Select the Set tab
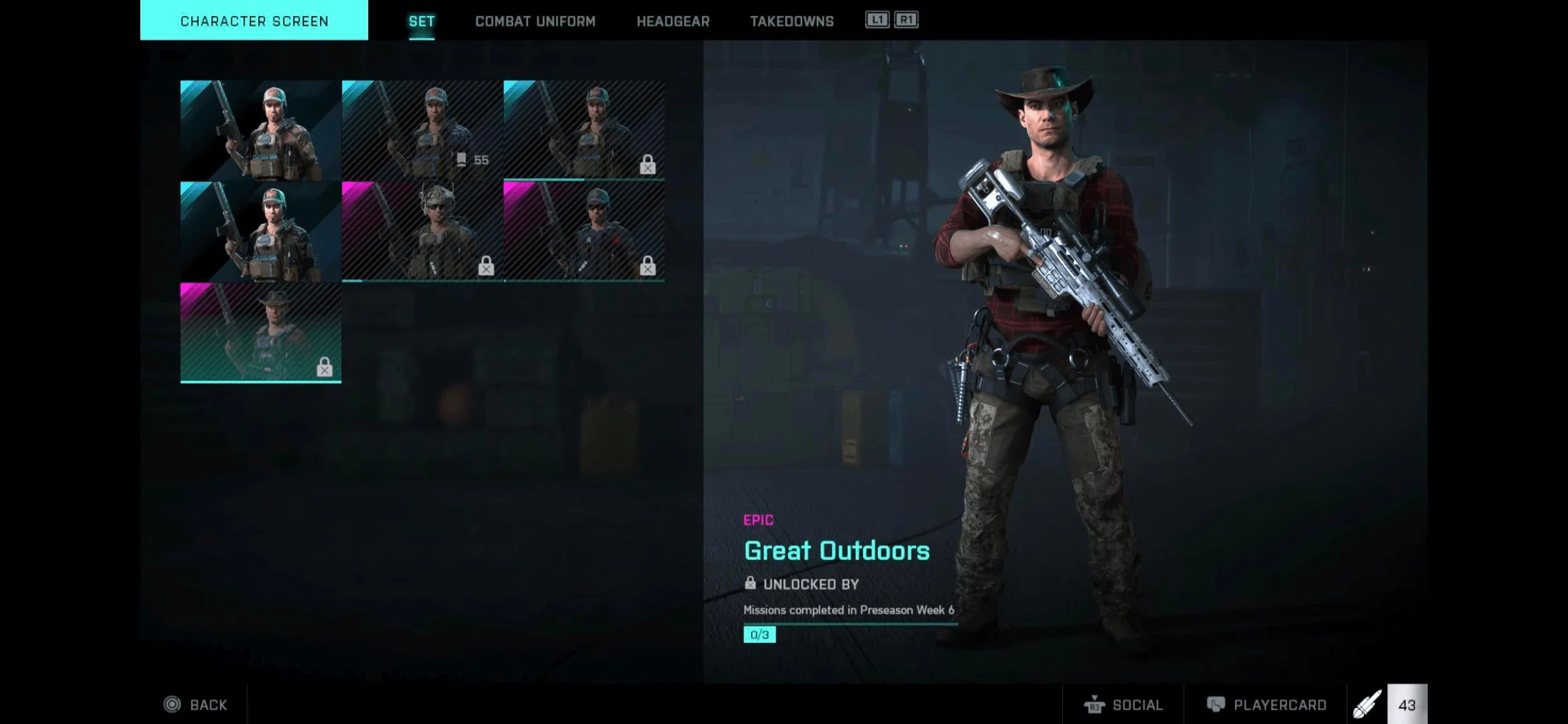 click(x=422, y=21)
